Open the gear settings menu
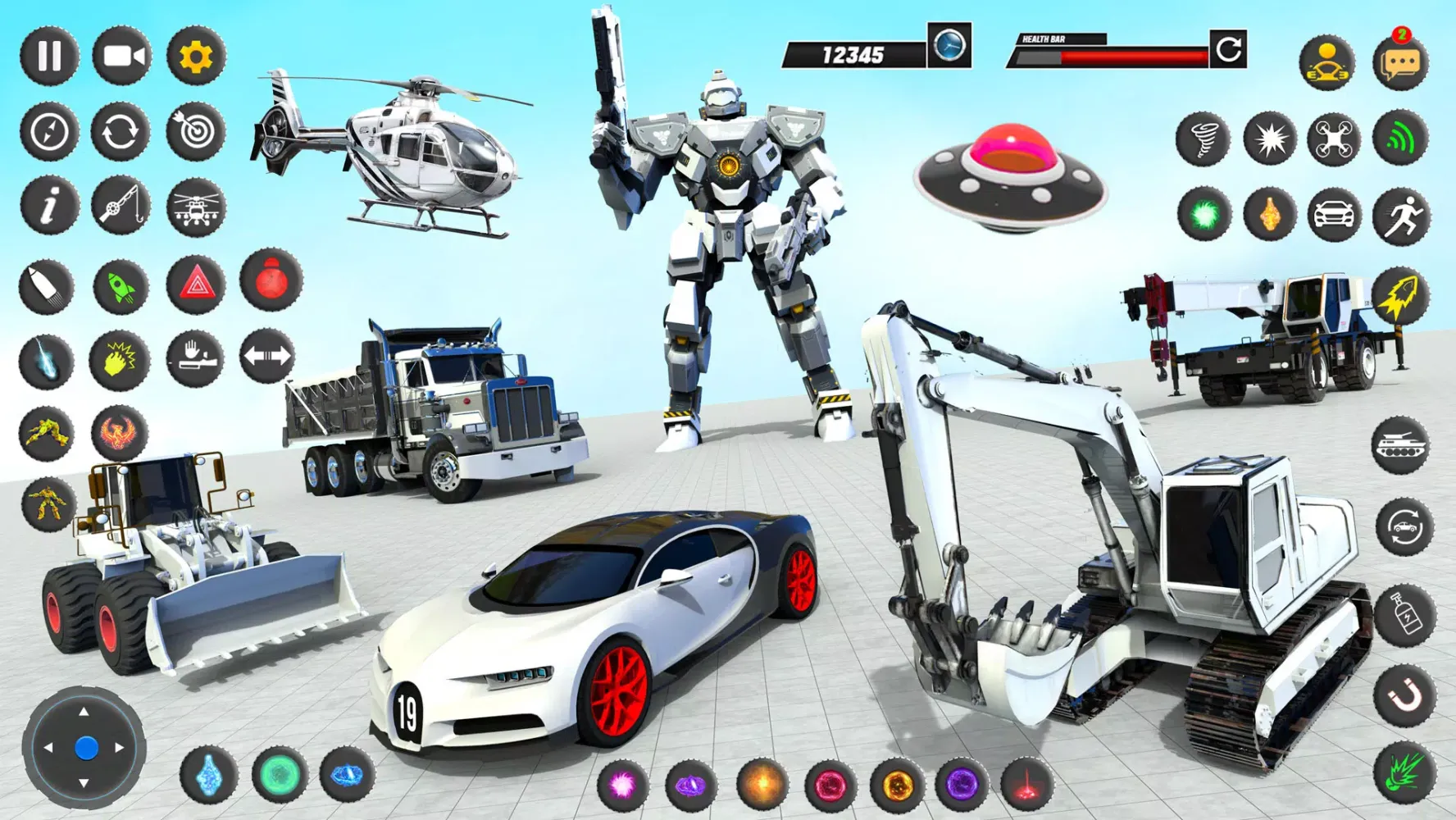1456x820 pixels. point(196,56)
